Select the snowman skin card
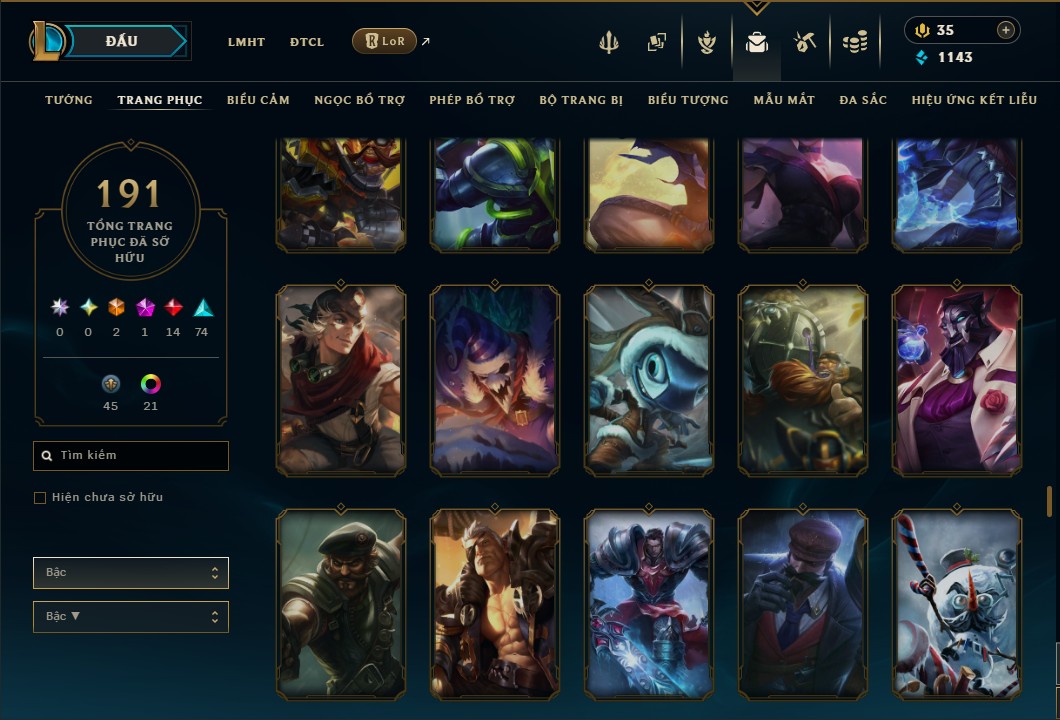 957,603
